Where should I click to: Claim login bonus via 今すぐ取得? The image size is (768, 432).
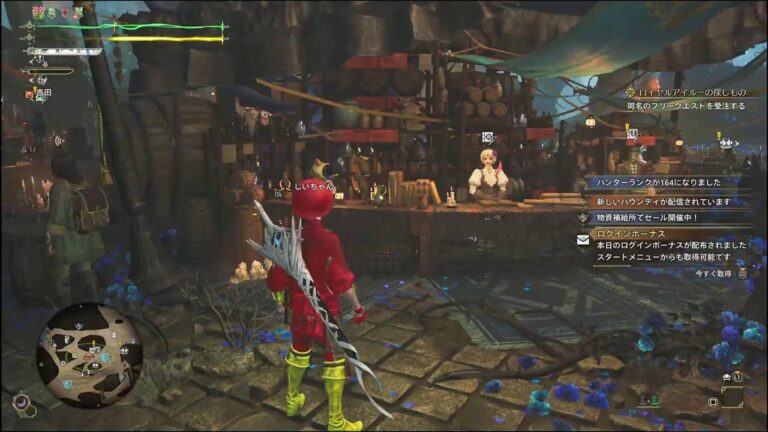pos(713,273)
